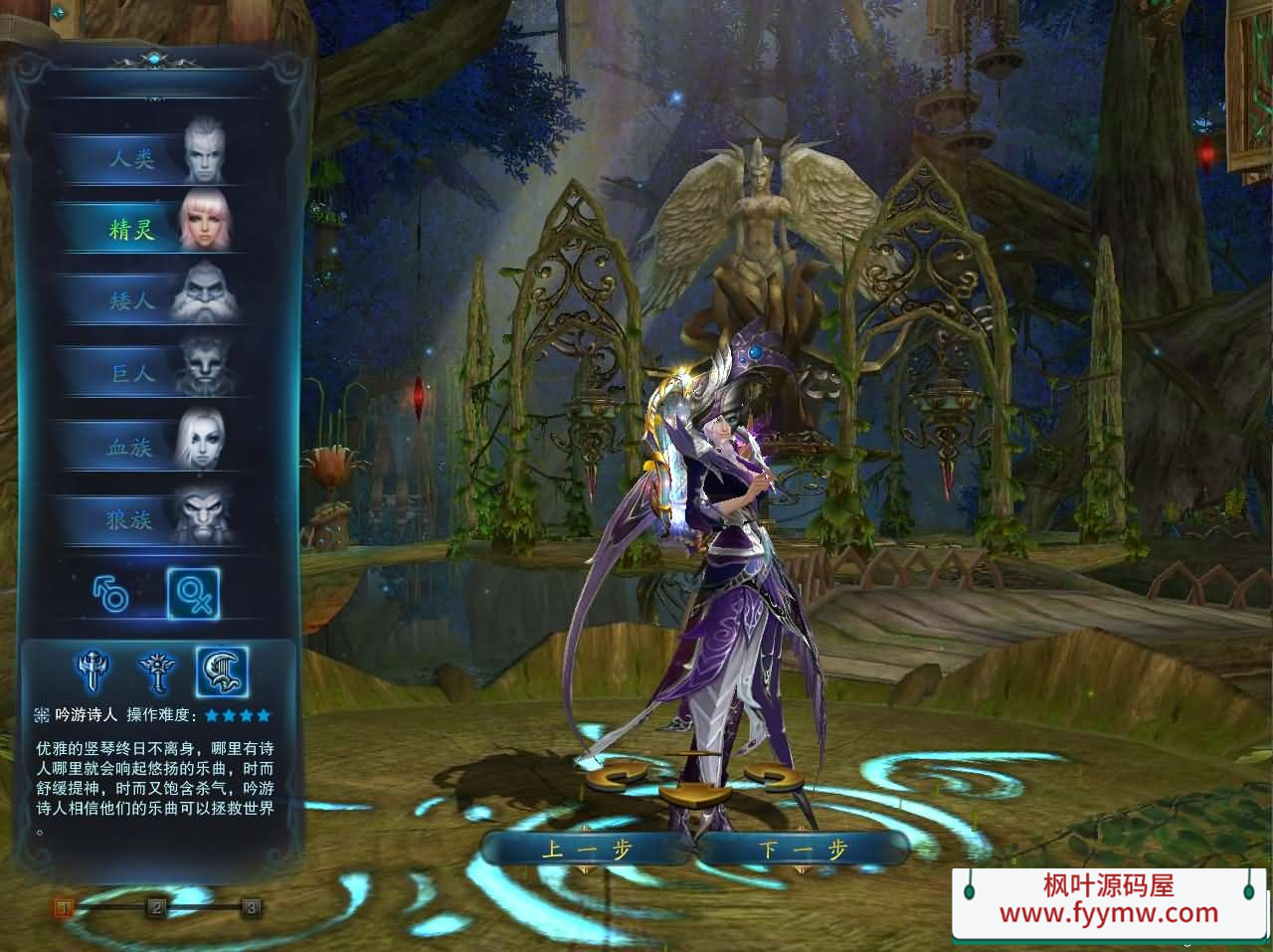Screen dimensions: 1273x952
Task: Pick the harp bard class icon
Action: click(221, 672)
